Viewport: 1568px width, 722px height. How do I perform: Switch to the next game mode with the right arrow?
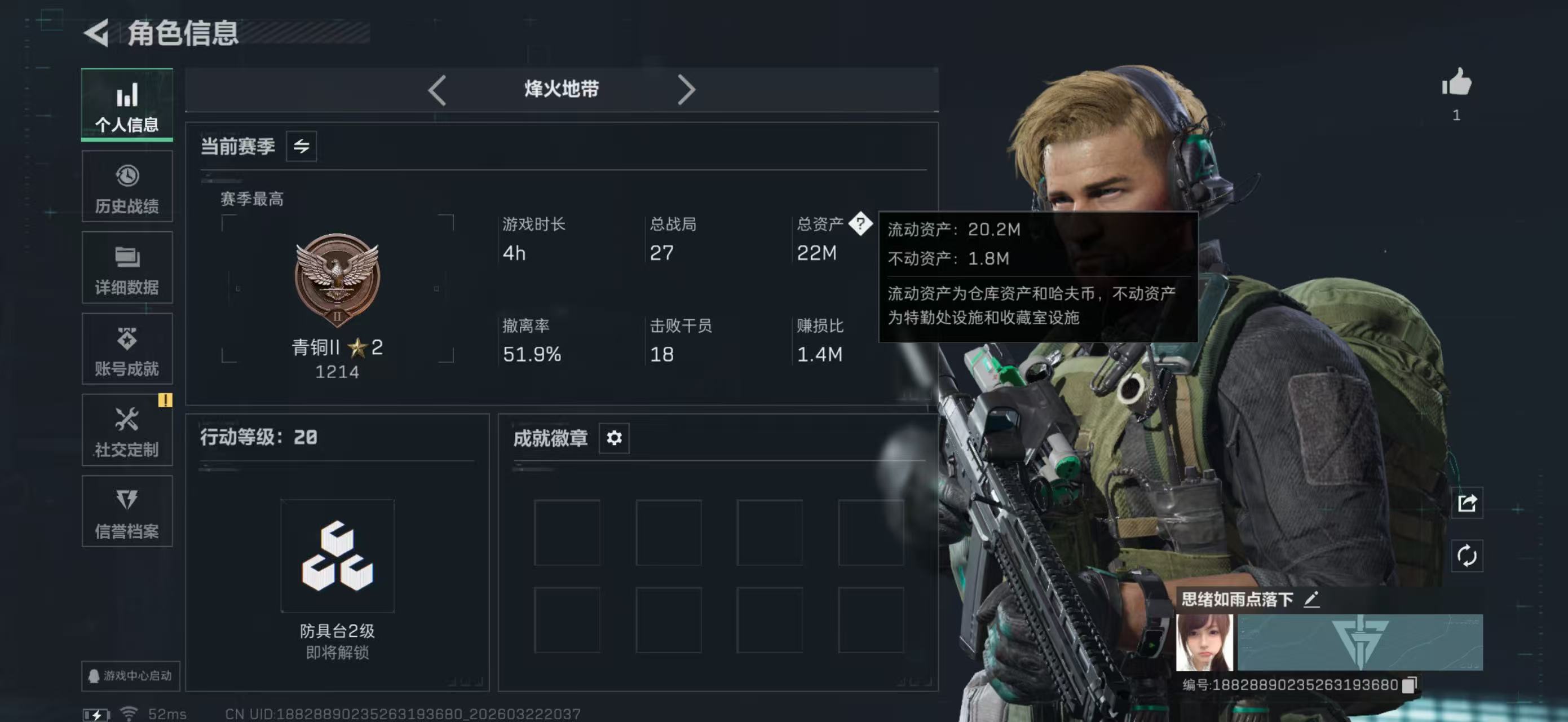[686, 90]
